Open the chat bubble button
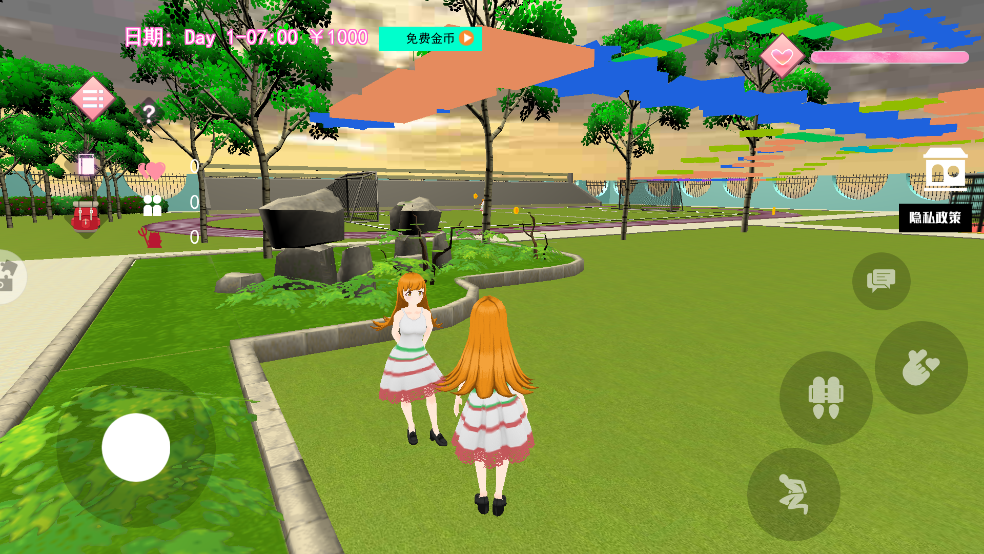984x554 pixels. (x=881, y=281)
